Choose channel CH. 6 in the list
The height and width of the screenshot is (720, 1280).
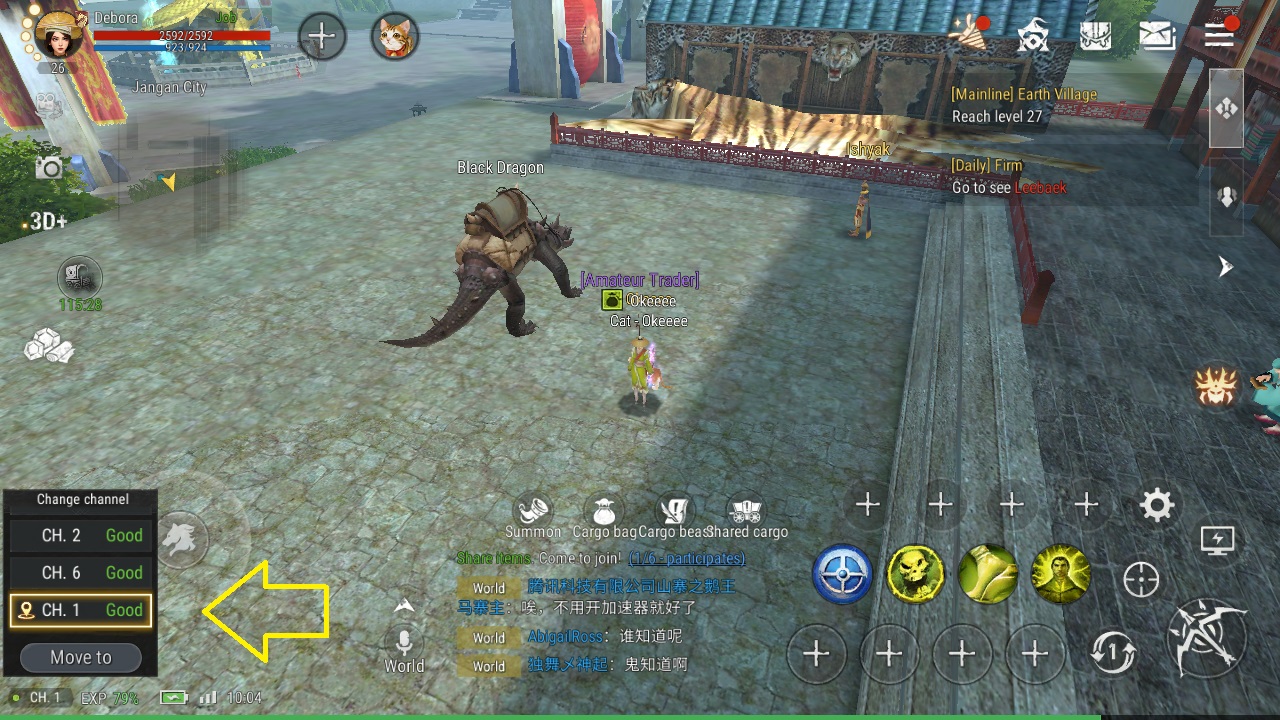81,573
